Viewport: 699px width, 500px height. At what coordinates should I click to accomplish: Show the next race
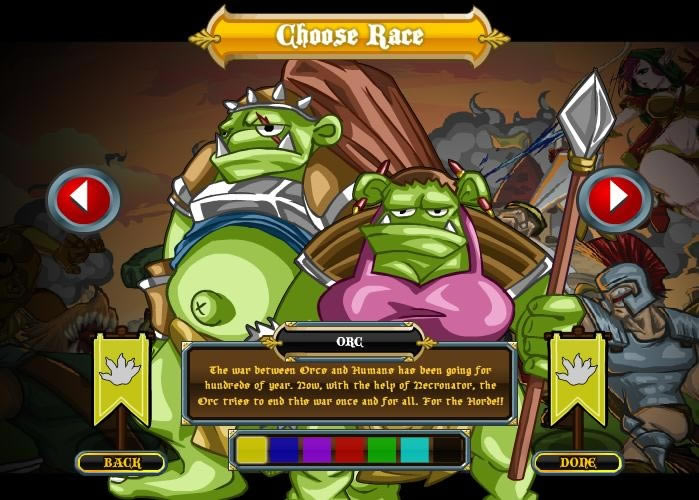(x=614, y=199)
